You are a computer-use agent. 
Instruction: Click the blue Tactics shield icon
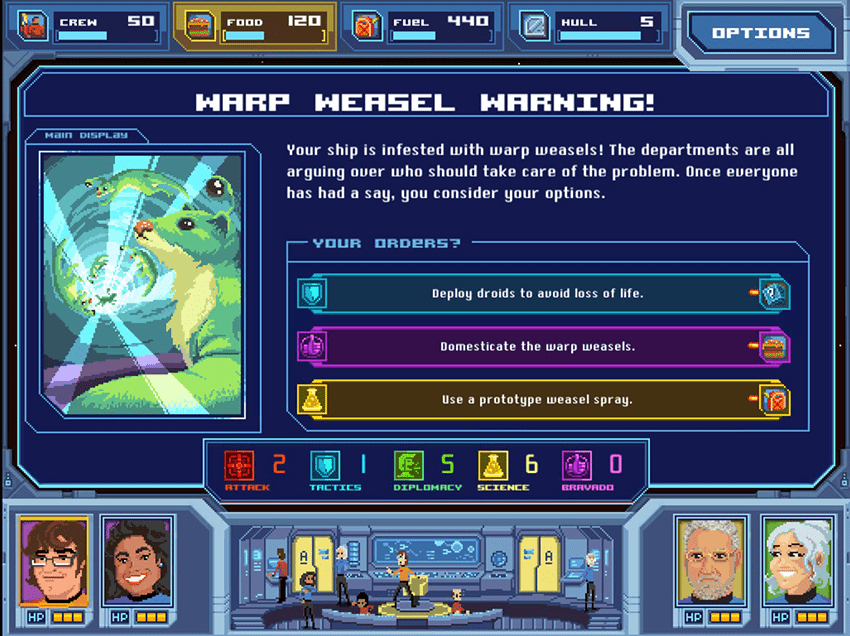click(x=326, y=465)
